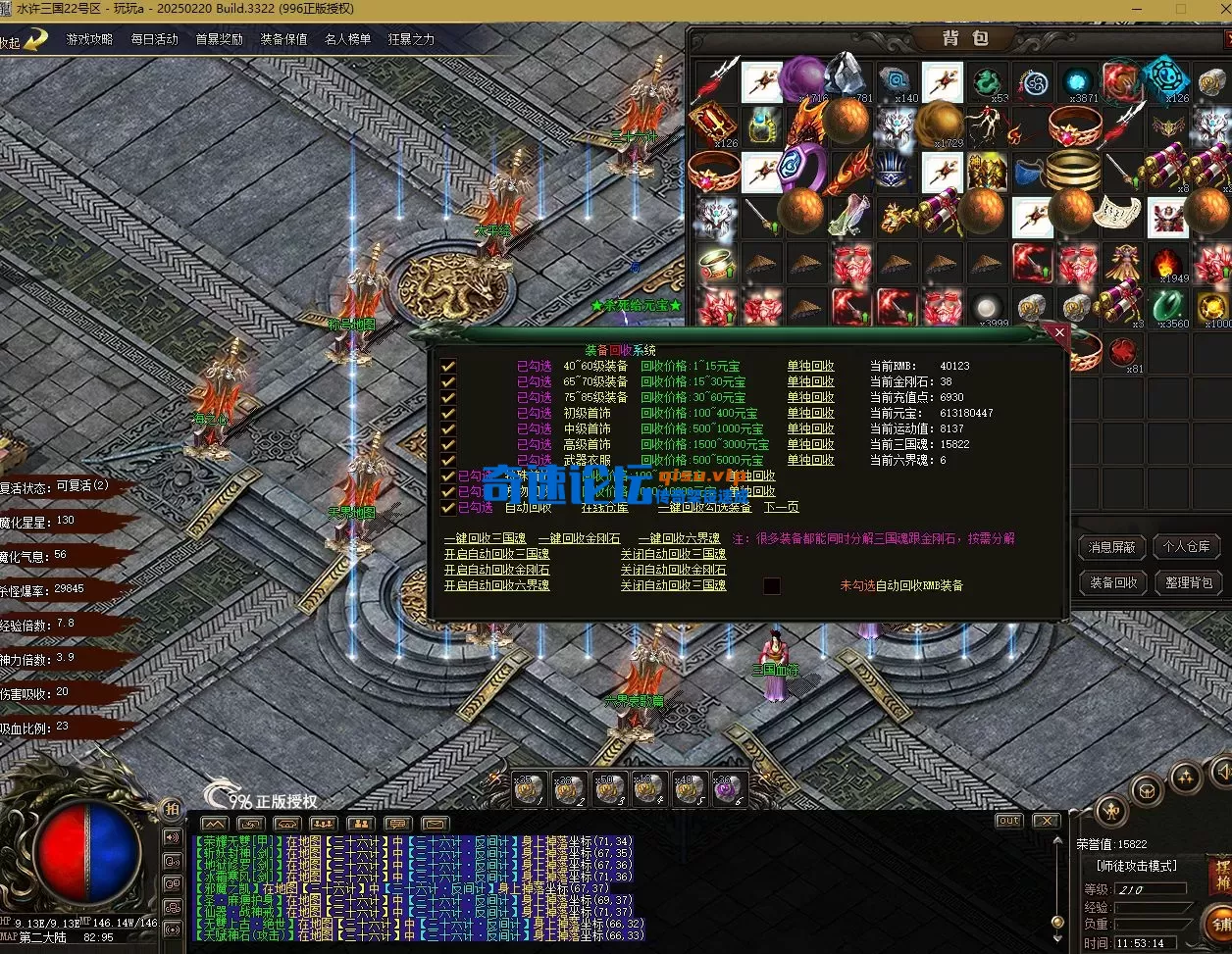Choose 一键回收金刚石
1232x954 pixels.
click(580, 539)
